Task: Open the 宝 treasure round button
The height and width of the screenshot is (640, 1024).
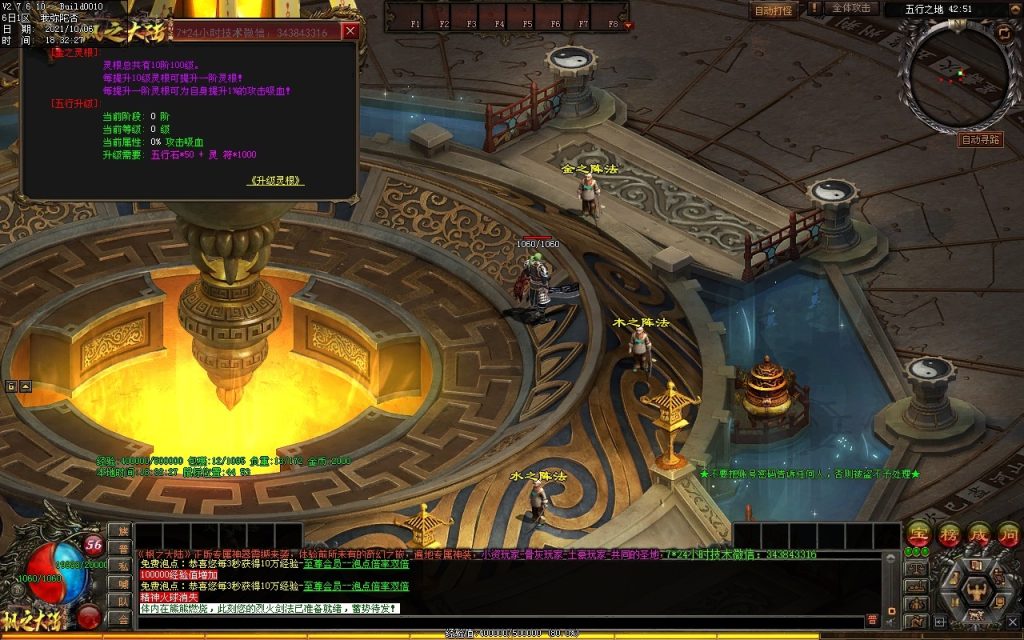Action: point(919,535)
